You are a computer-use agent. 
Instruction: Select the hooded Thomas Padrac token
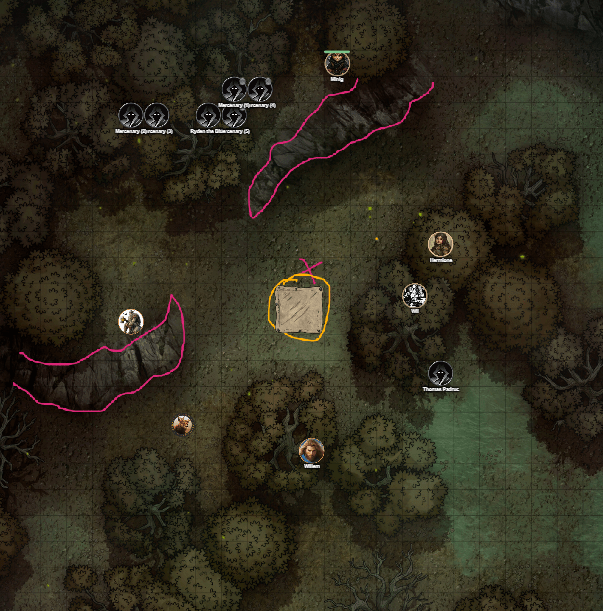coord(439,373)
